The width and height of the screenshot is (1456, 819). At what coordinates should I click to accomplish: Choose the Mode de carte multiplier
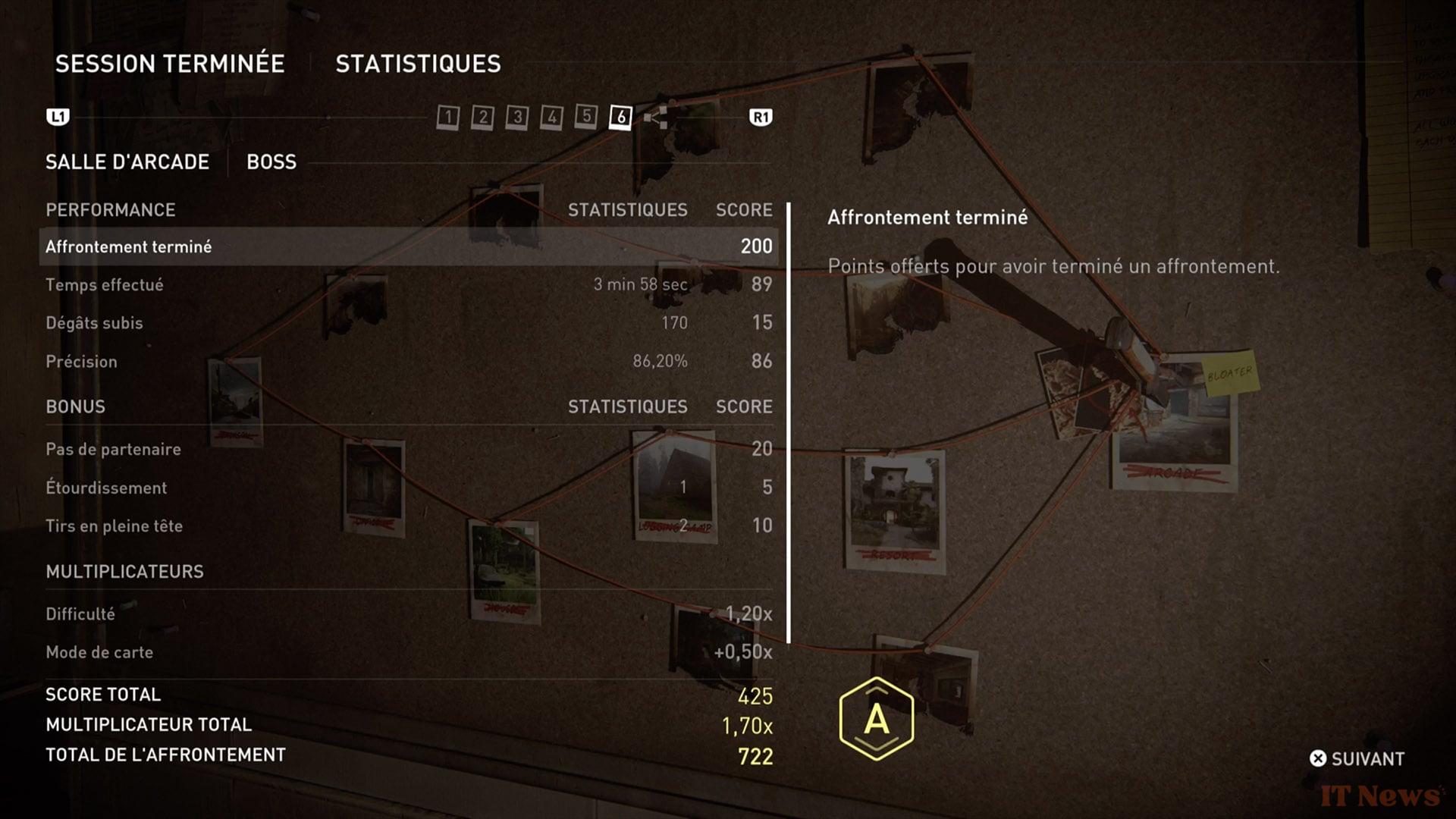point(408,652)
